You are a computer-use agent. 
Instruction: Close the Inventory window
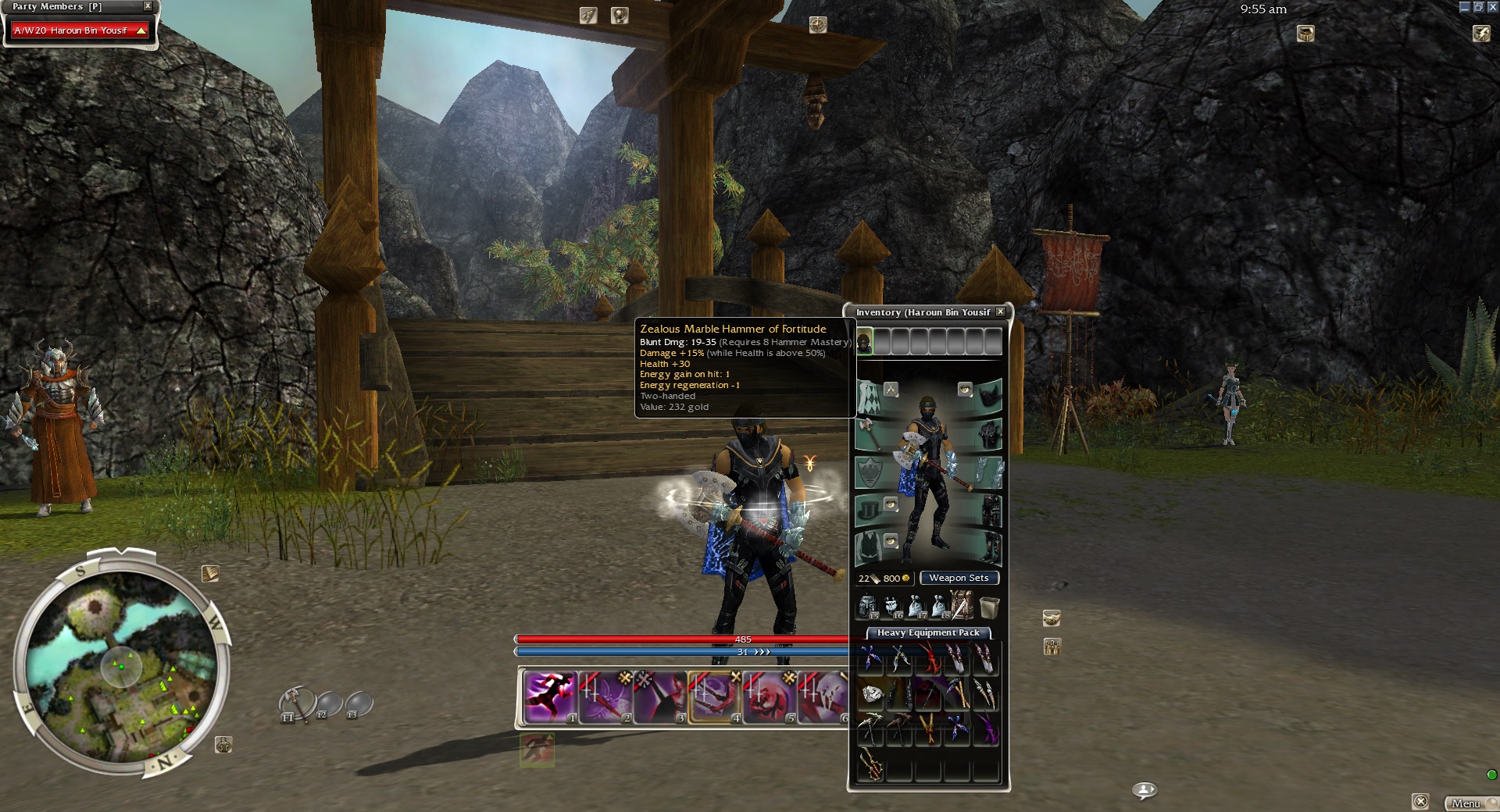click(1000, 312)
